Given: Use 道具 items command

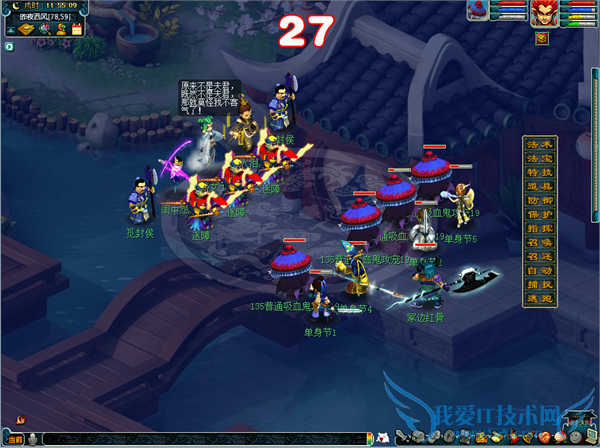Looking at the screenshot, I should tap(538, 186).
